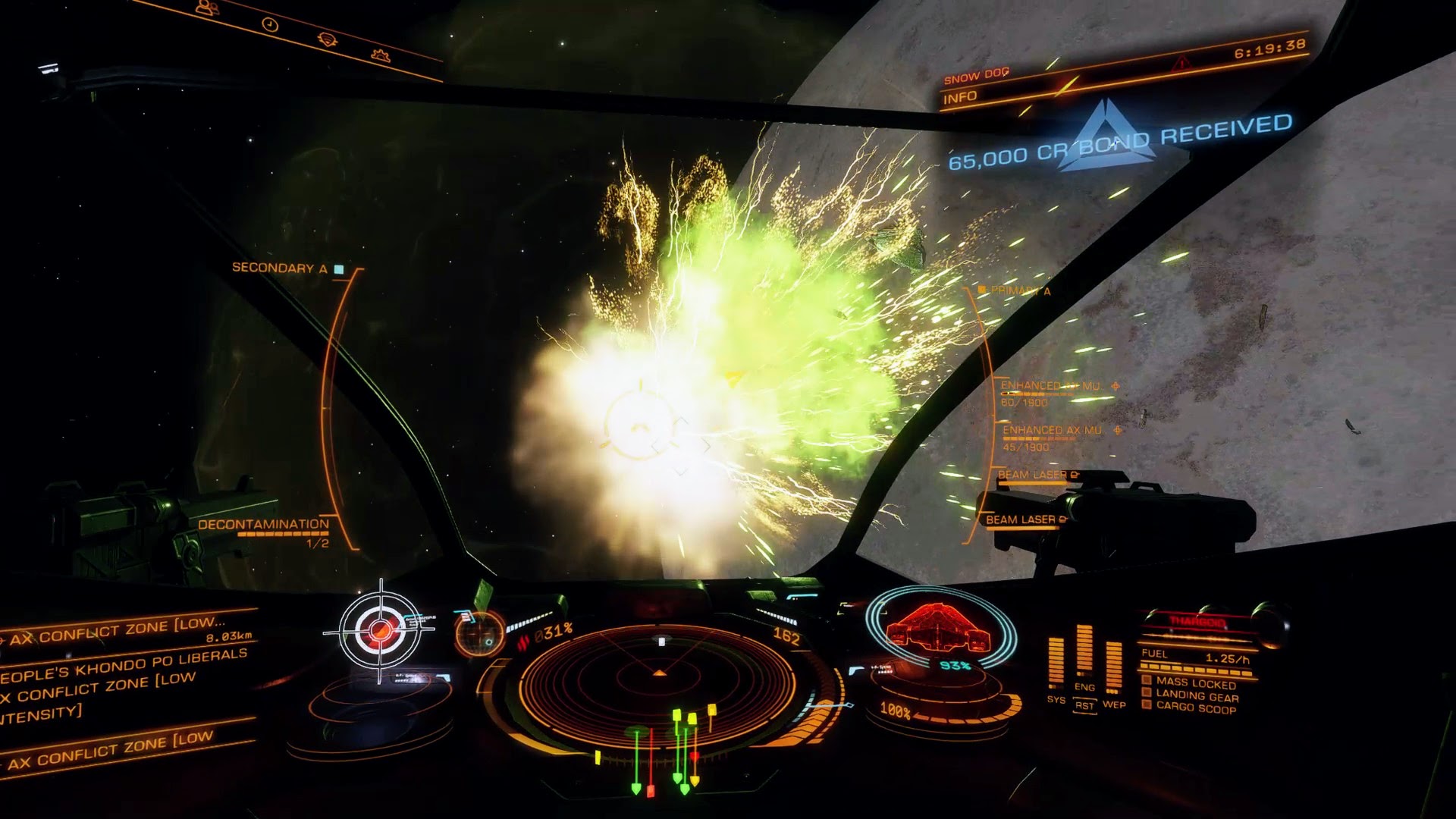
Task: Select the lower Beam Laser weapon entry
Action: point(1021,519)
